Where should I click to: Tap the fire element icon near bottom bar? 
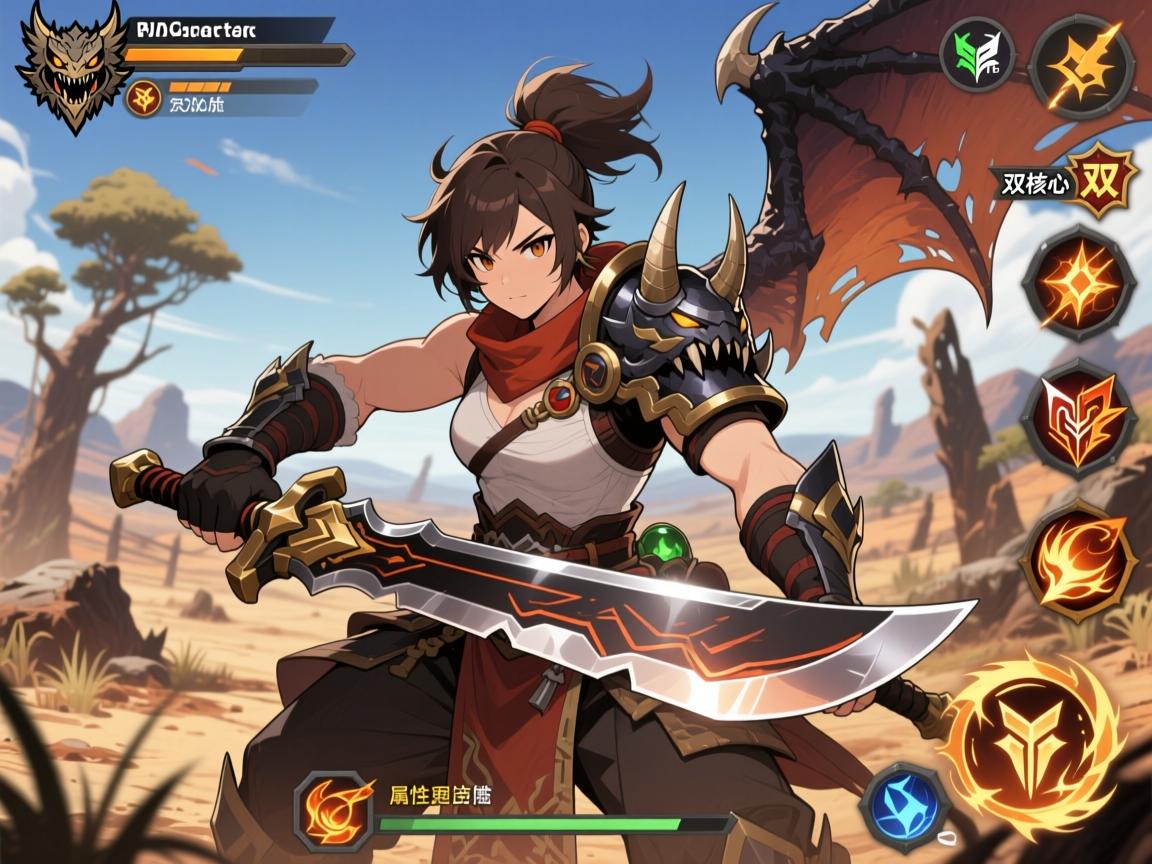click(334, 808)
